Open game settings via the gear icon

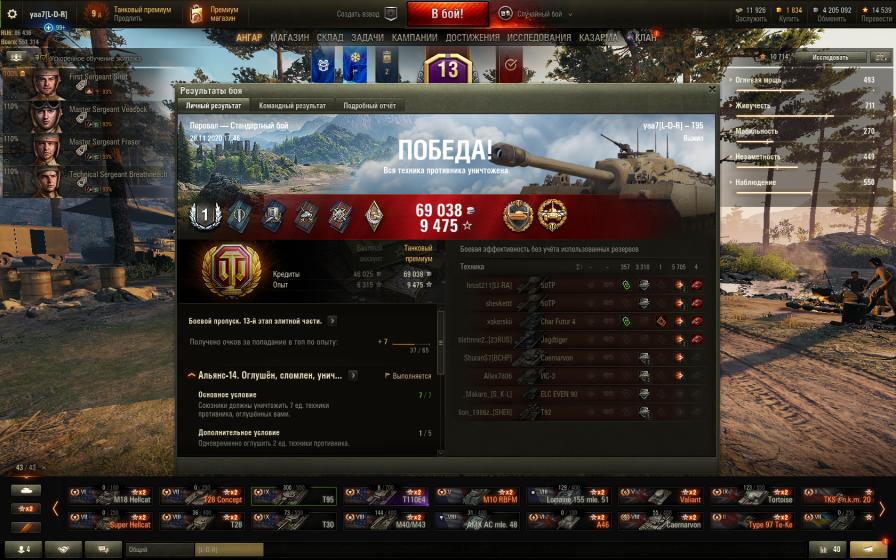[x=12, y=13]
